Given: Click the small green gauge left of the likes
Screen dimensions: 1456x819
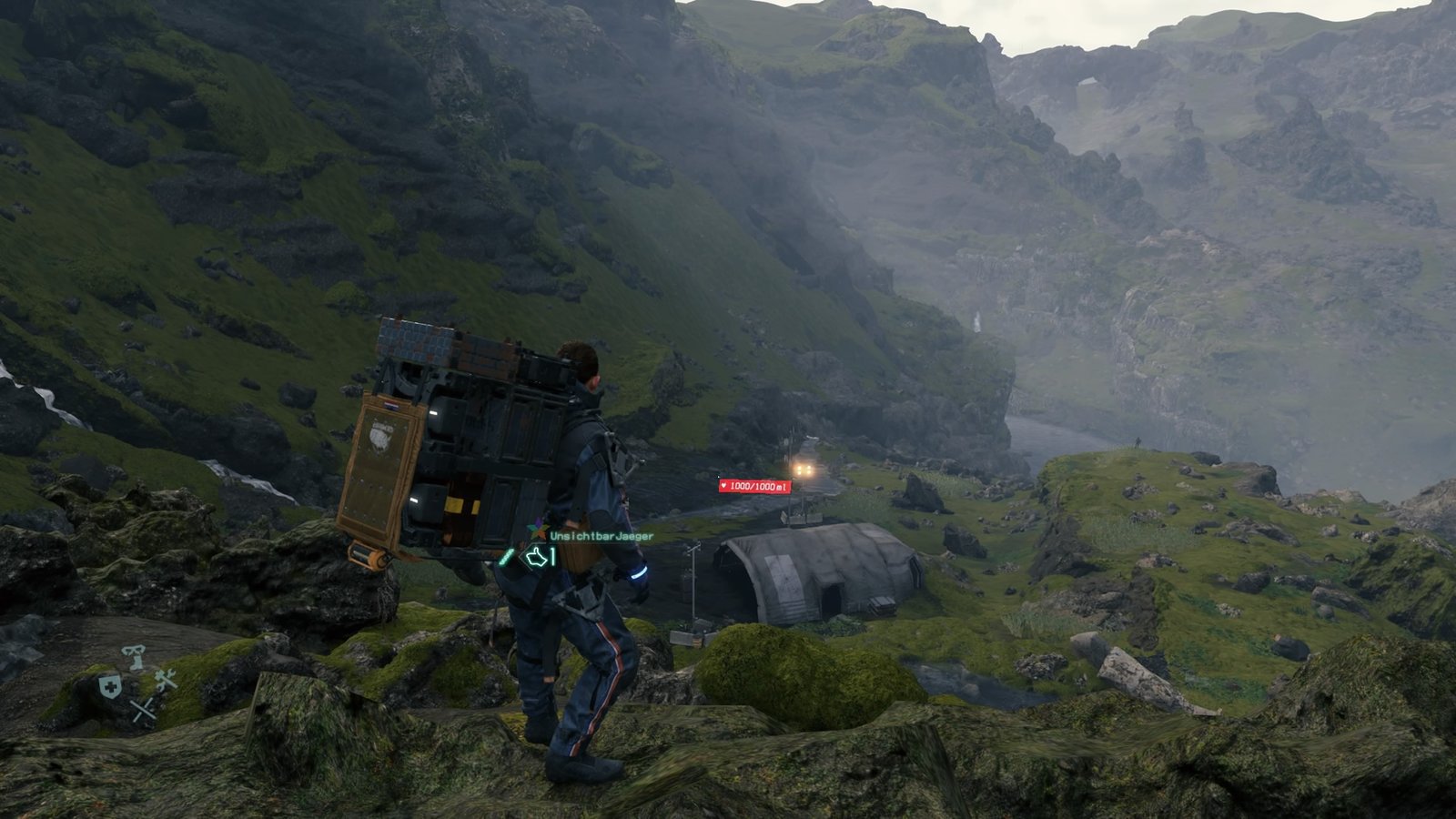Looking at the screenshot, I should coord(505,558).
